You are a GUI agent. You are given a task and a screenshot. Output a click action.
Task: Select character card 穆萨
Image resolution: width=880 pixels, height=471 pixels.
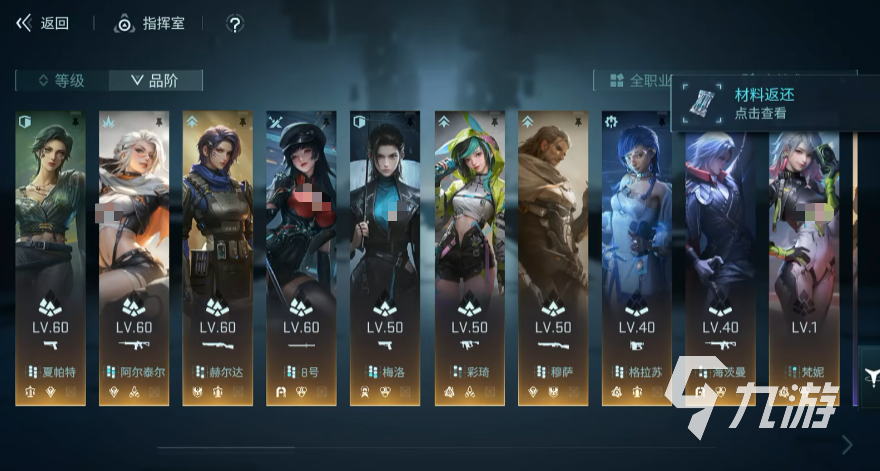(553, 258)
